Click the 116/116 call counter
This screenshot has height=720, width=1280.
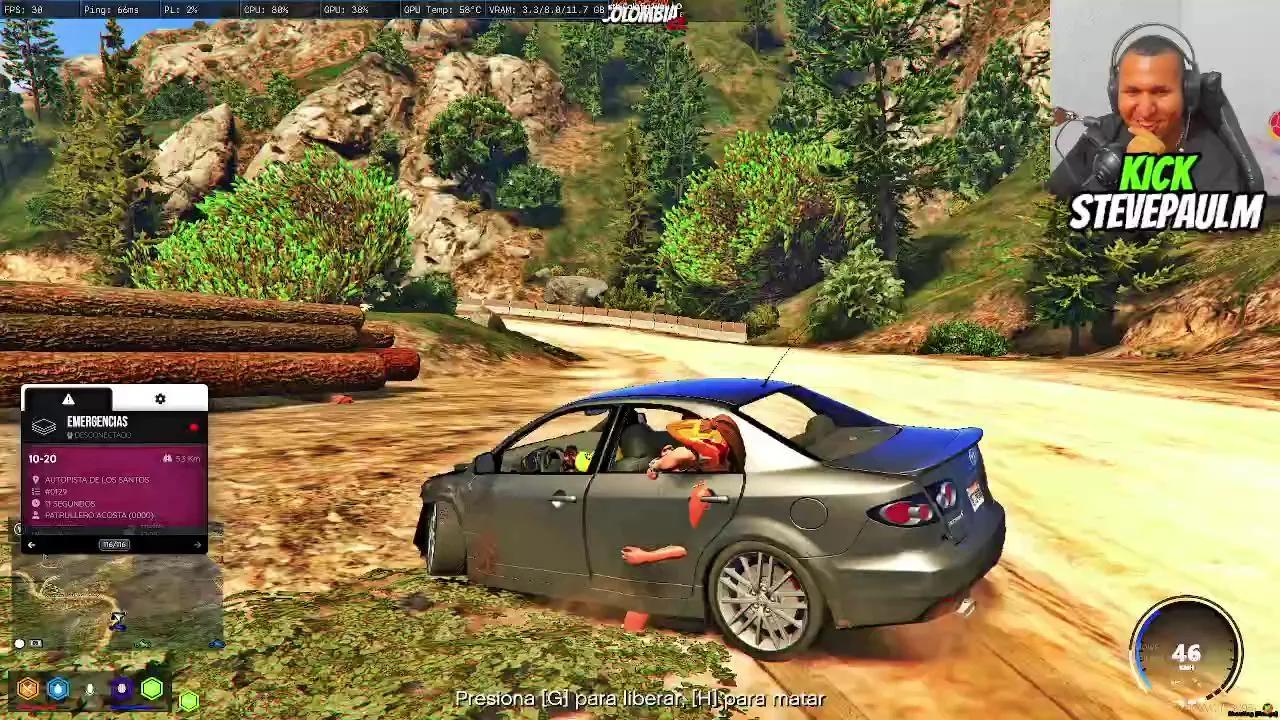(x=113, y=544)
